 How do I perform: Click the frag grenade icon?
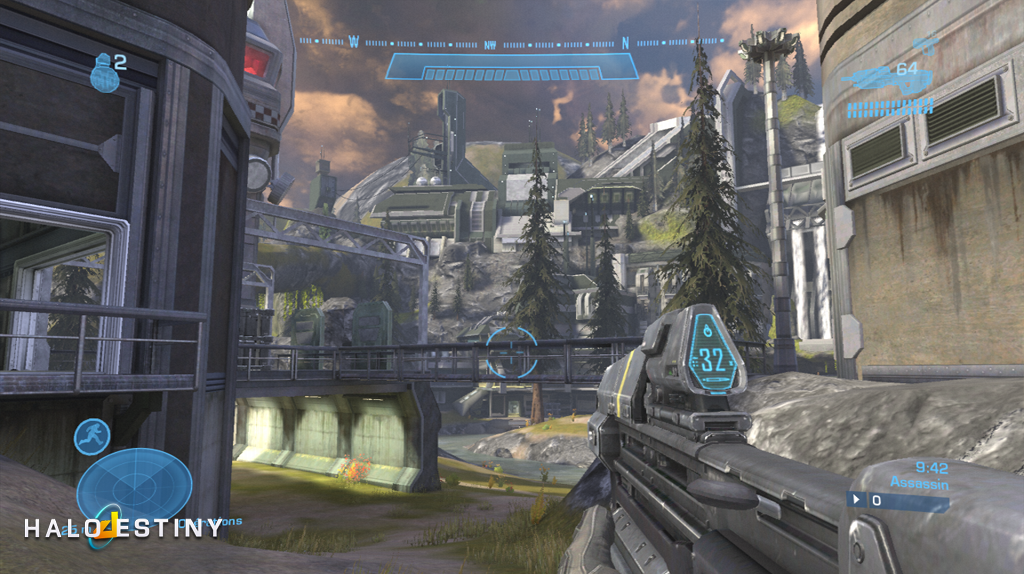(104, 74)
